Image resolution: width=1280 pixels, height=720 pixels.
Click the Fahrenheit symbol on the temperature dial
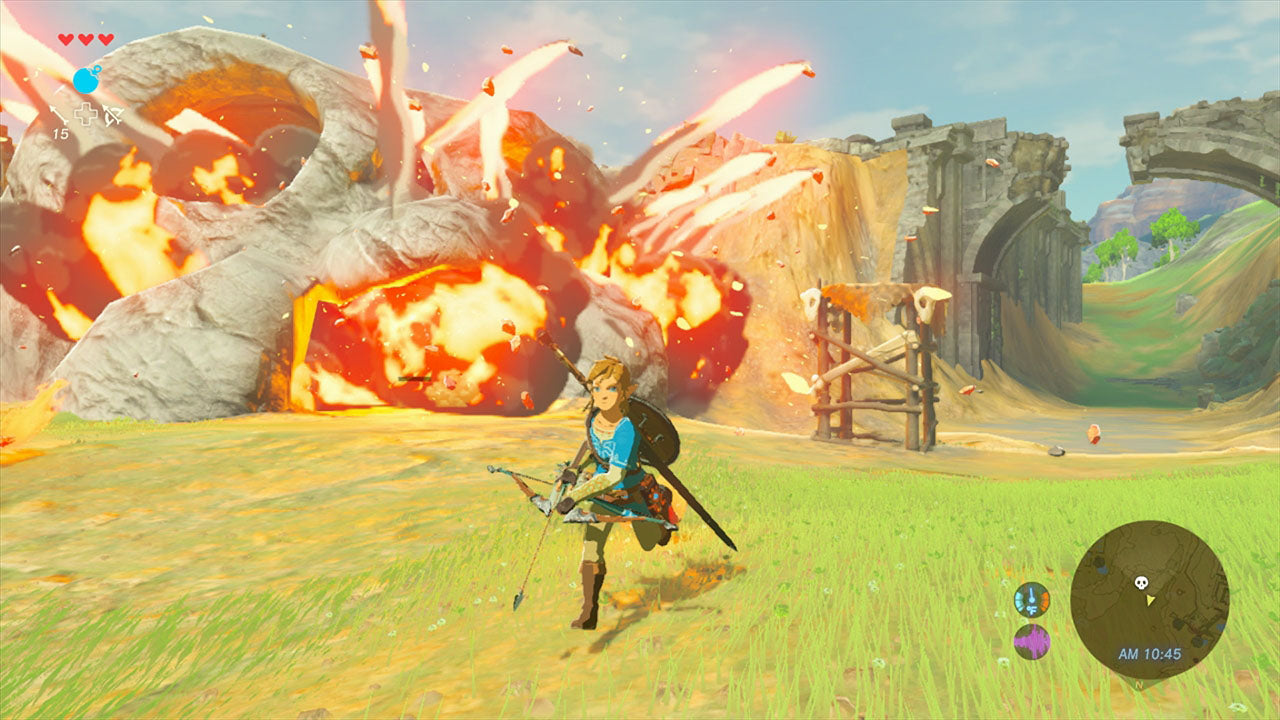[1032, 609]
